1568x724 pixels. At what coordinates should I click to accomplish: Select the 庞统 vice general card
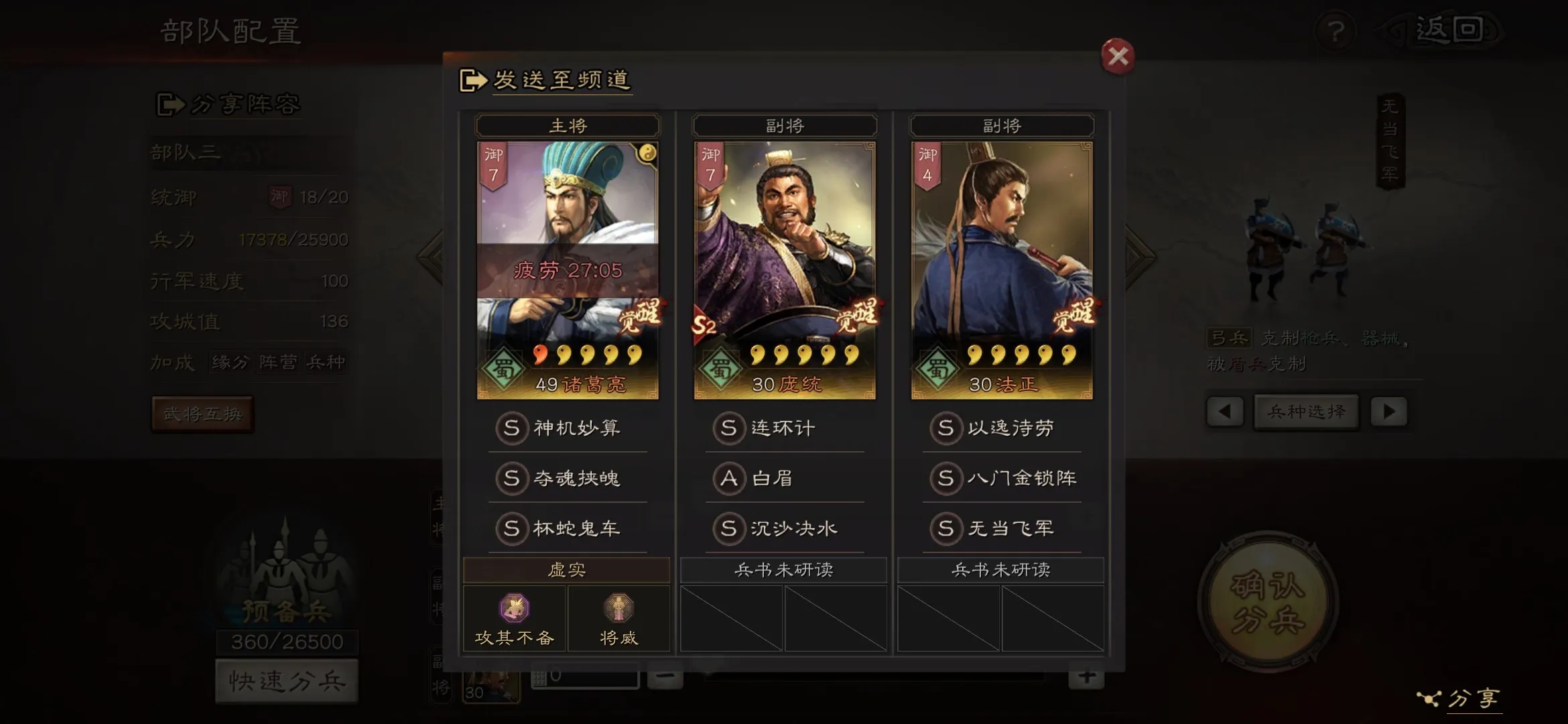(x=785, y=270)
